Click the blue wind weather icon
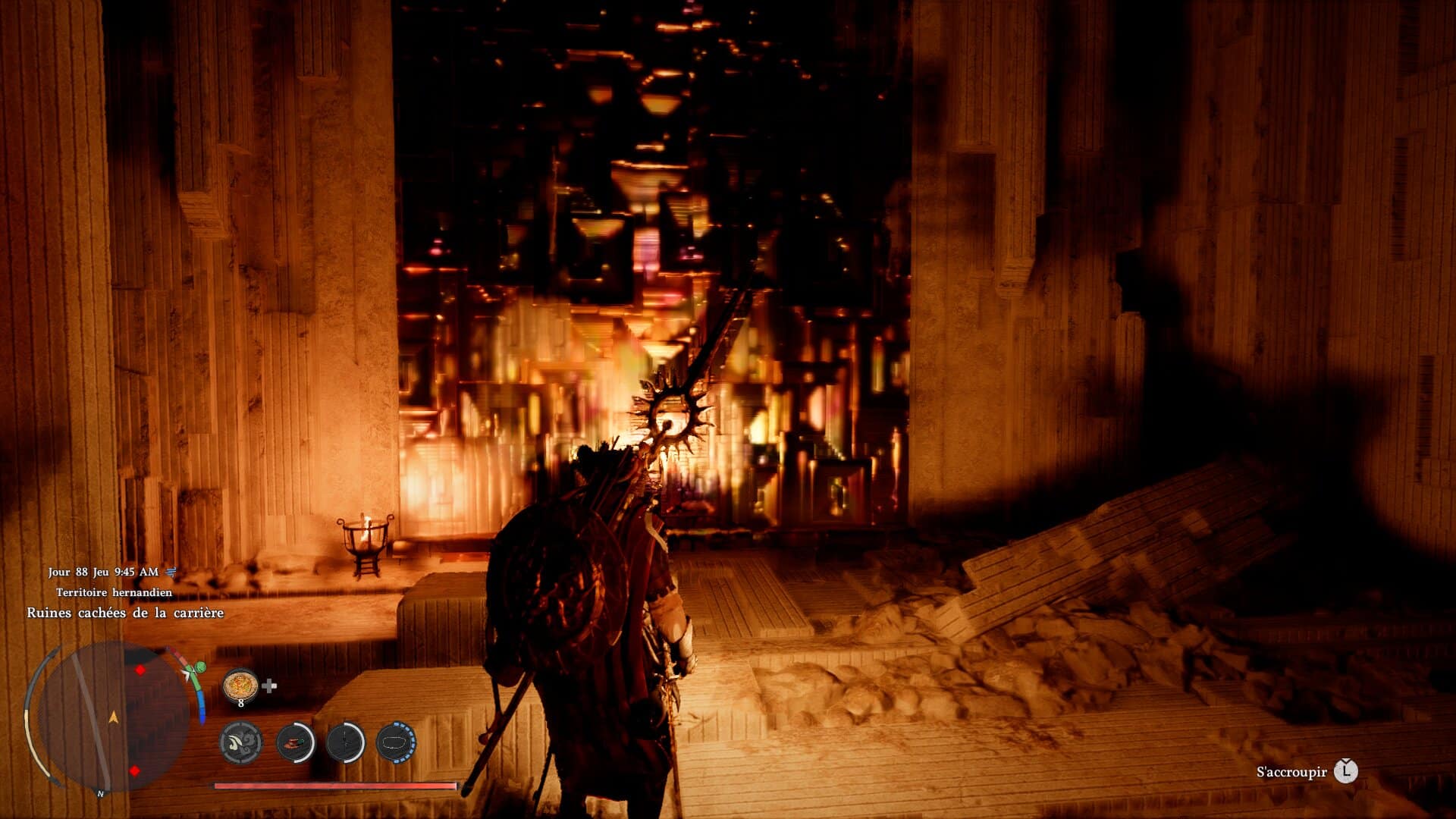Screen dimensions: 1456x819 click(171, 572)
